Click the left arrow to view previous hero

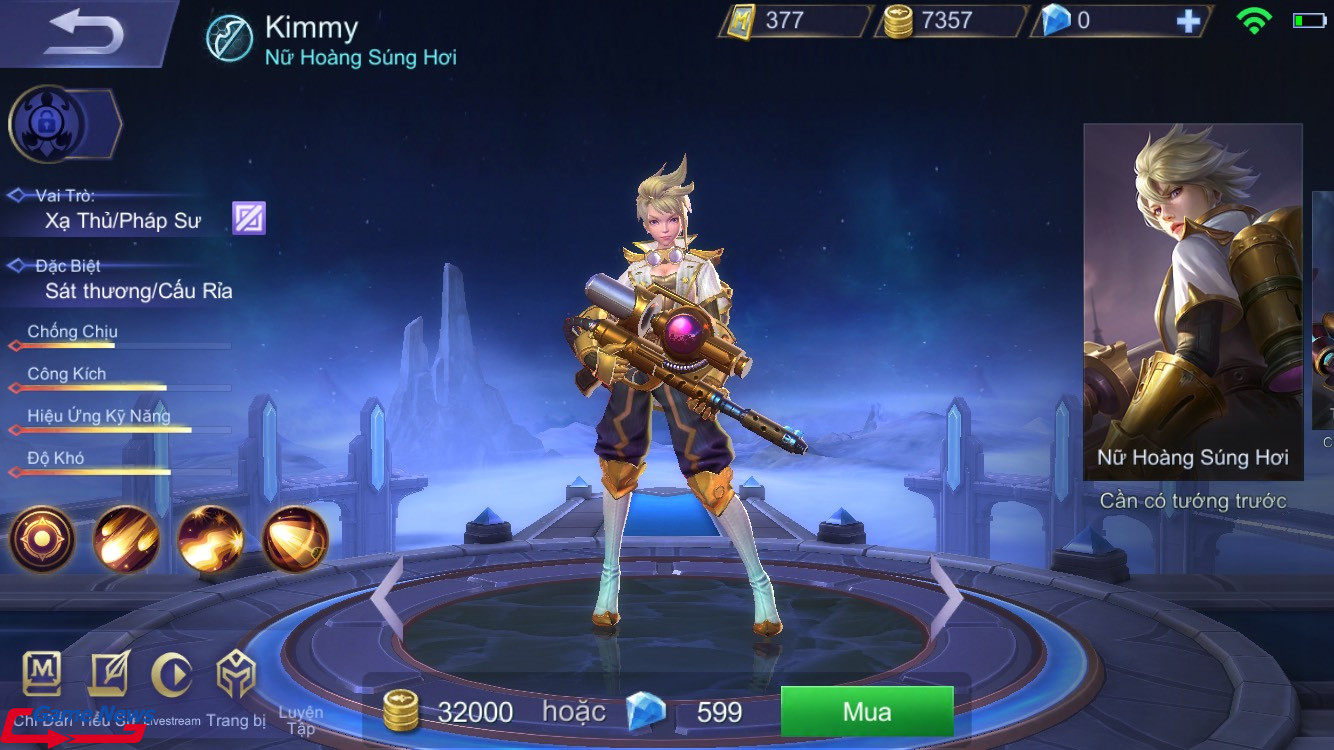pyautogui.click(x=385, y=595)
